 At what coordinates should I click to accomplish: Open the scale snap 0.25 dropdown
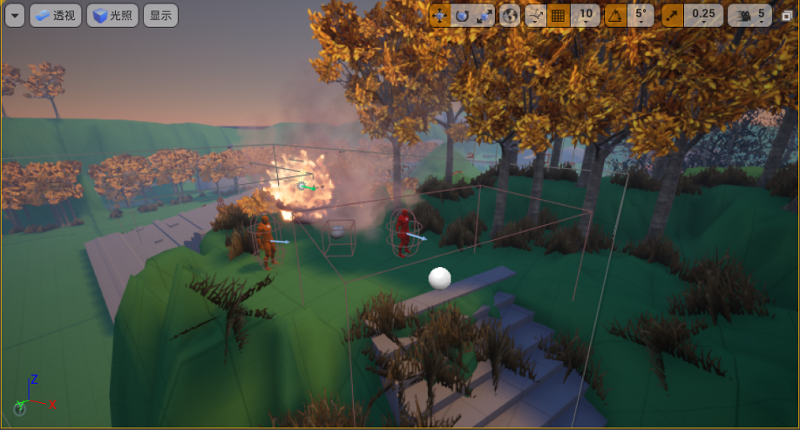point(705,15)
